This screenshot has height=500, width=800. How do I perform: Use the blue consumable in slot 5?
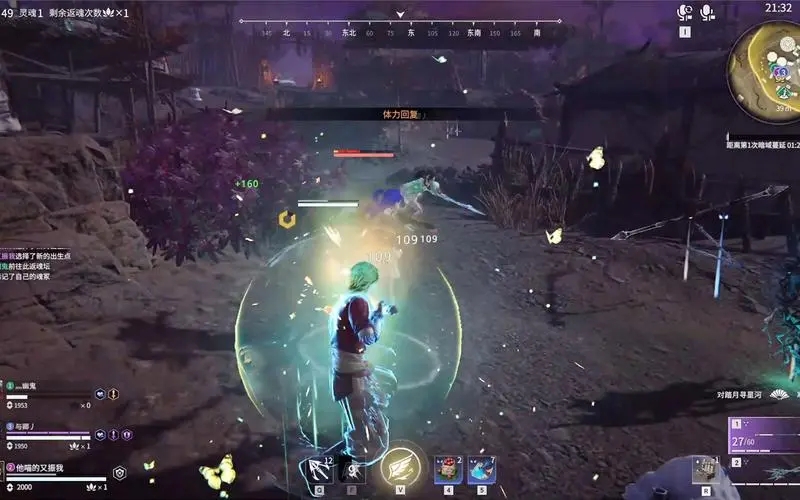tap(481, 469)
